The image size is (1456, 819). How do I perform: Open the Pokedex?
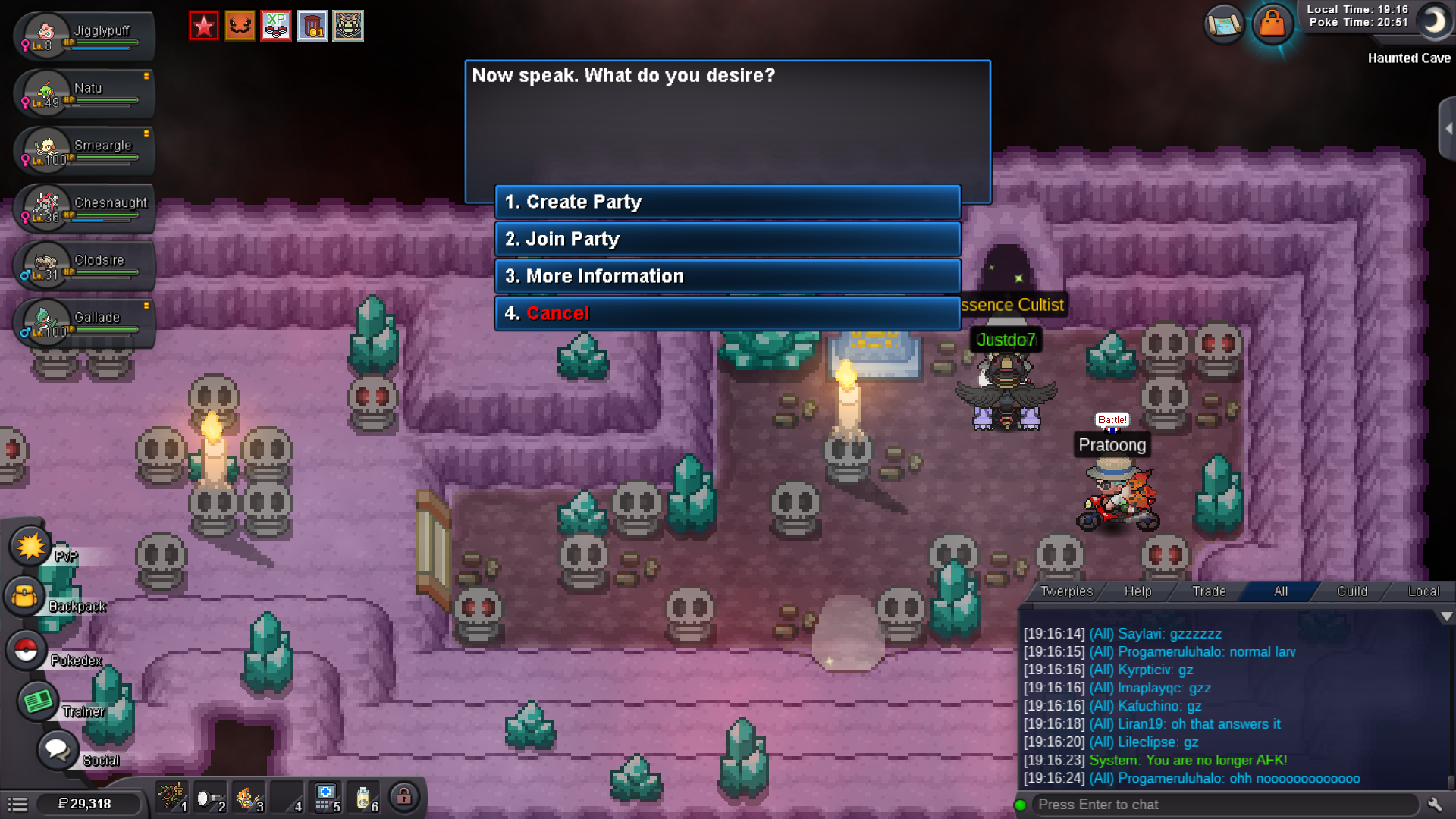tap(26, 650)
